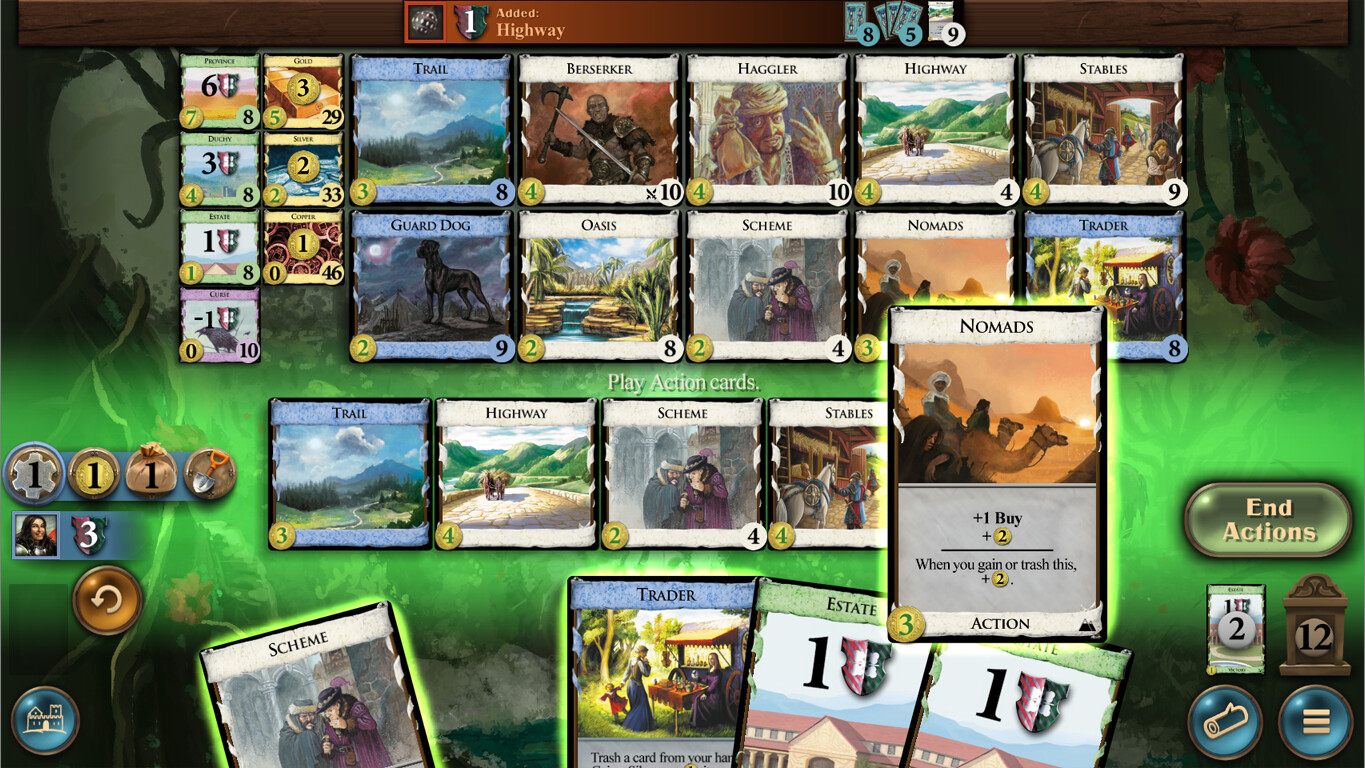Click the castle kingdom overview icon
This screenshot has height=768, width=1365.
45,719
